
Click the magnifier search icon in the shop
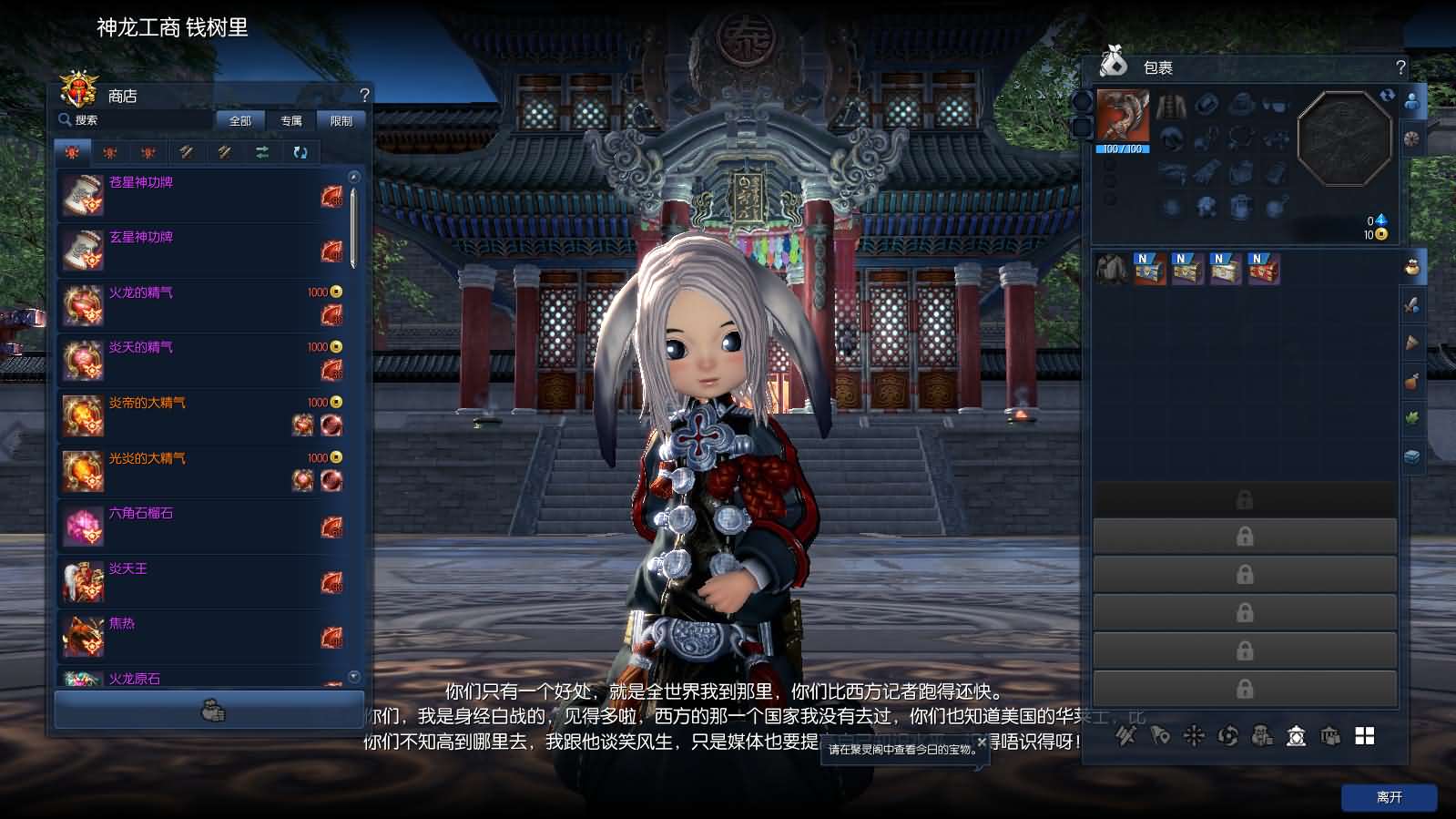[66, 119]
